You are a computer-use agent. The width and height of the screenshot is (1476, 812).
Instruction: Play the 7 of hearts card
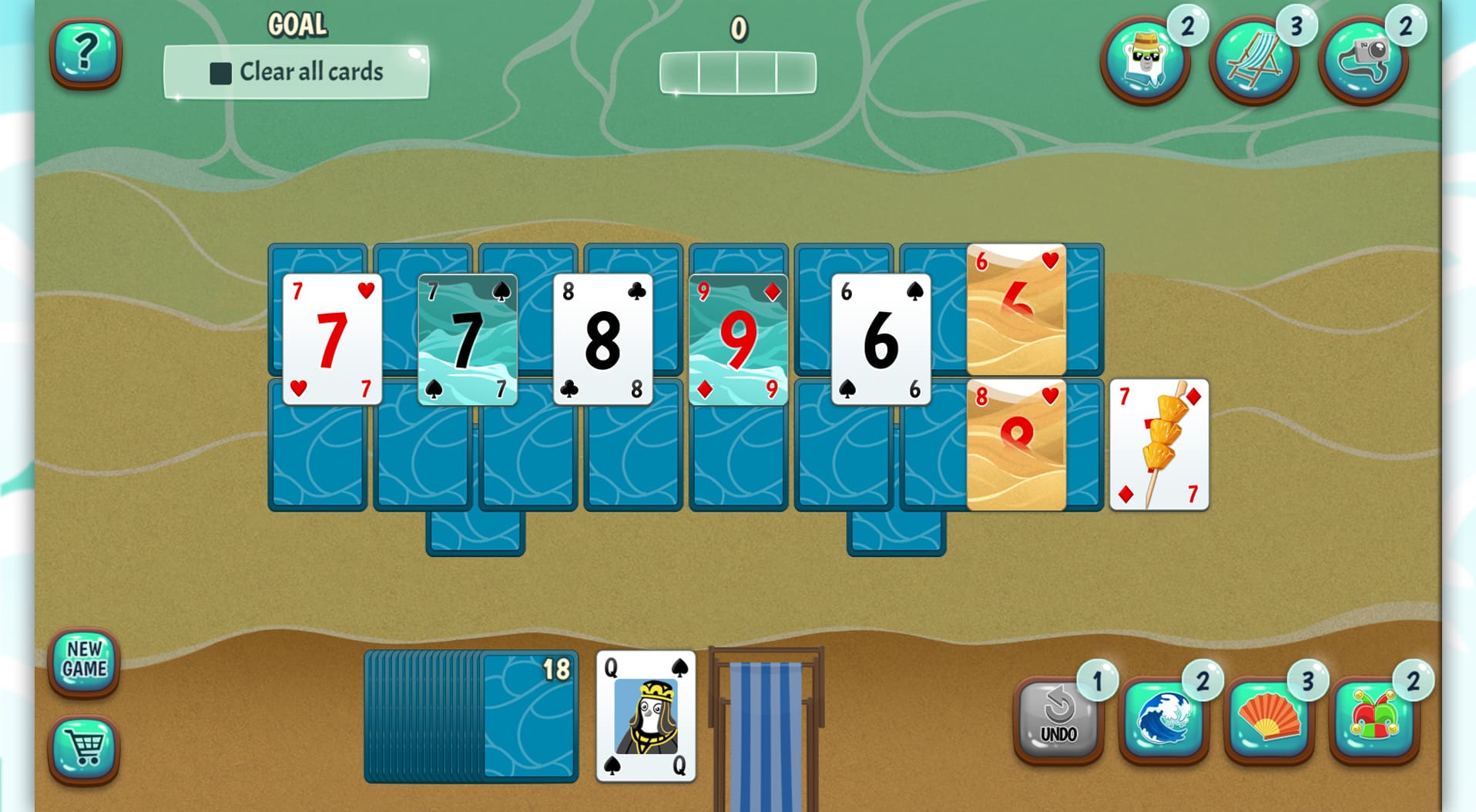point(332,339)
